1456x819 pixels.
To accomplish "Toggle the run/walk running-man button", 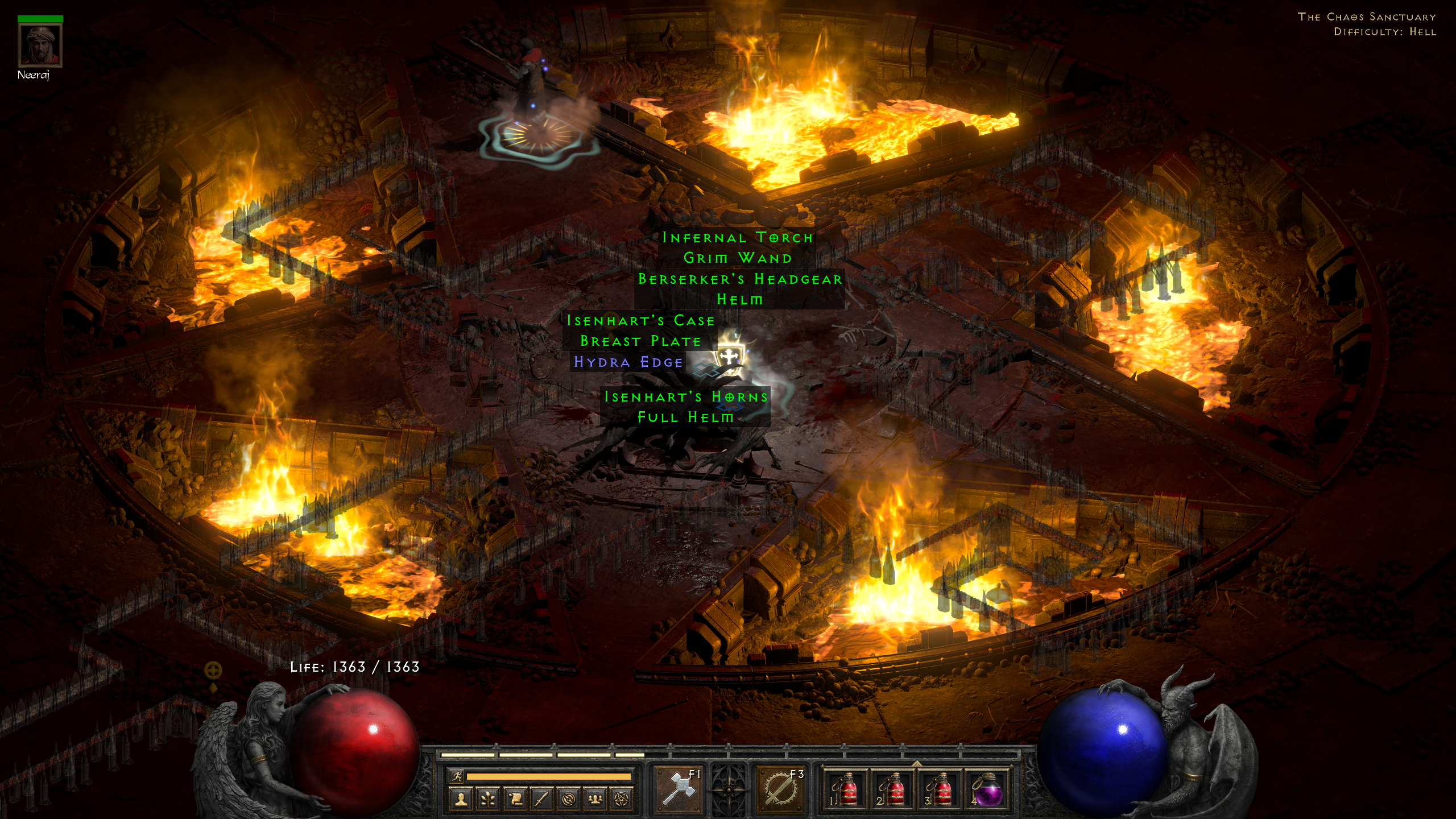I will 456,776.
